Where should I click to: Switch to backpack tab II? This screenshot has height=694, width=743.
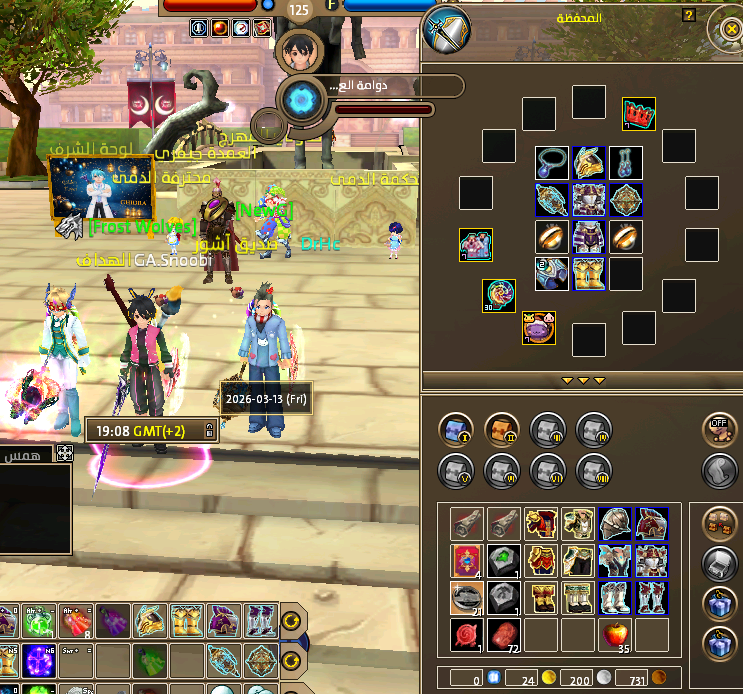(x=501, y=430)
